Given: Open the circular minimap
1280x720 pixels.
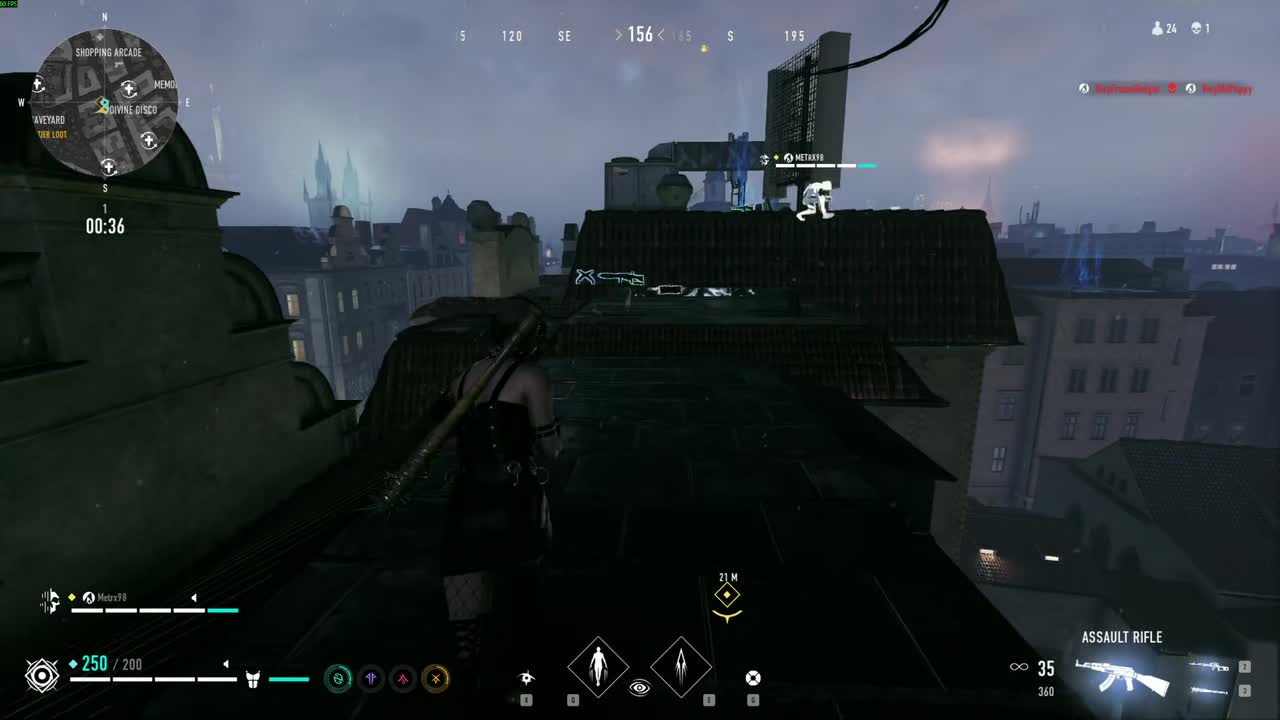Looking at the screenshot, I should 106,105.
